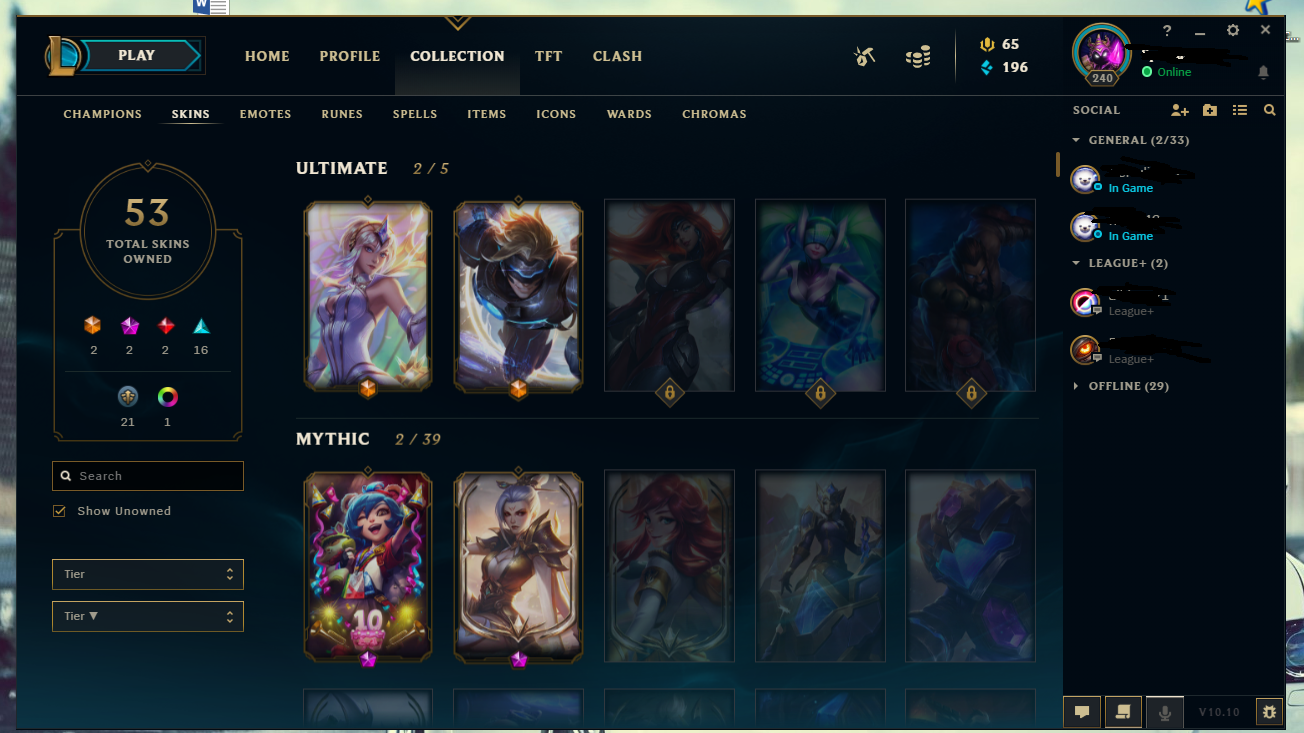Viewport: 1304px width, 733px height.
Task: Go to the HOME section
Action: pyautogui.click(x=267, y=56)
